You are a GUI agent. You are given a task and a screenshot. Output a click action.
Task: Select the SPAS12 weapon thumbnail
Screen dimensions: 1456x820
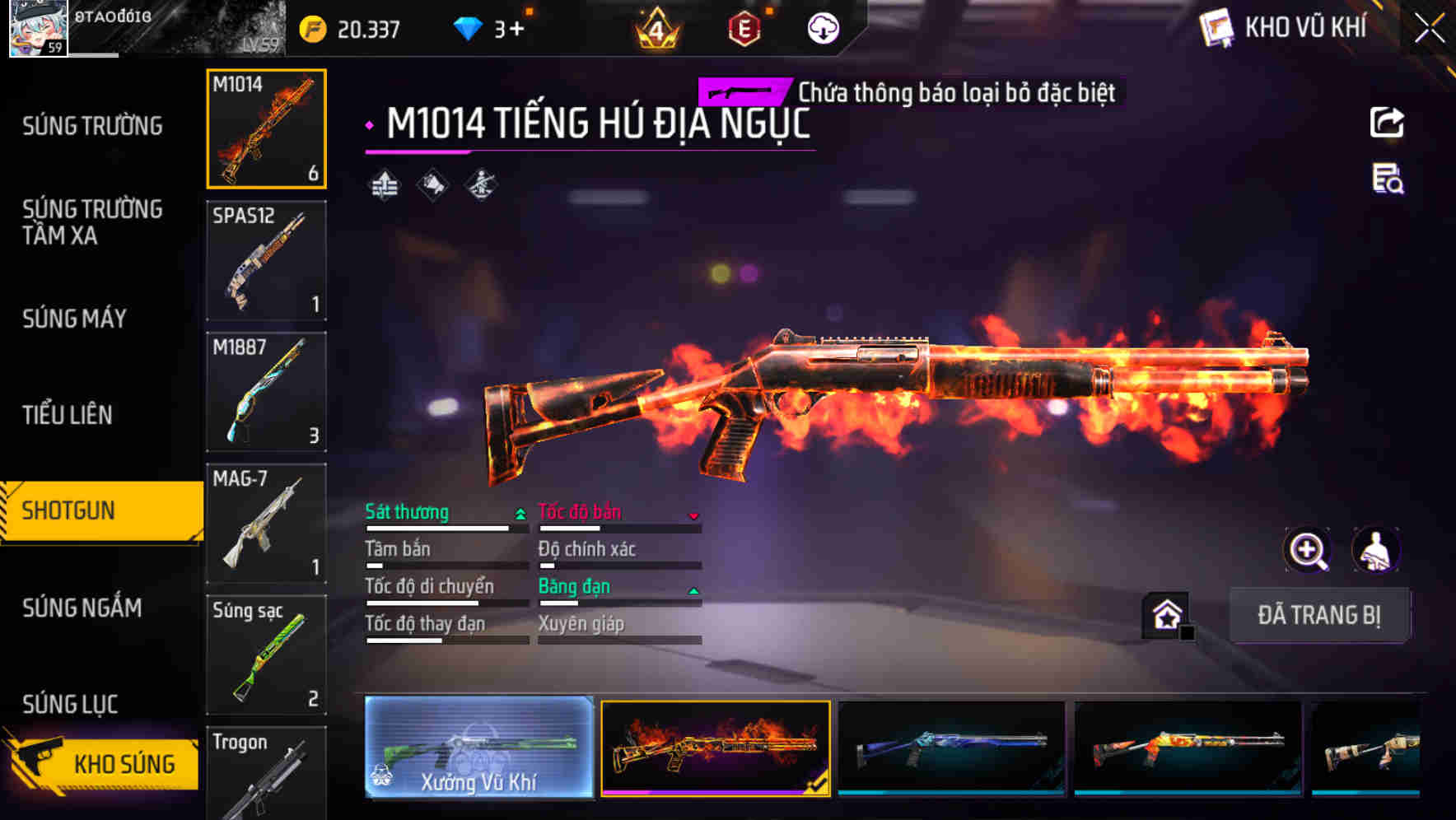pos(266,260)
